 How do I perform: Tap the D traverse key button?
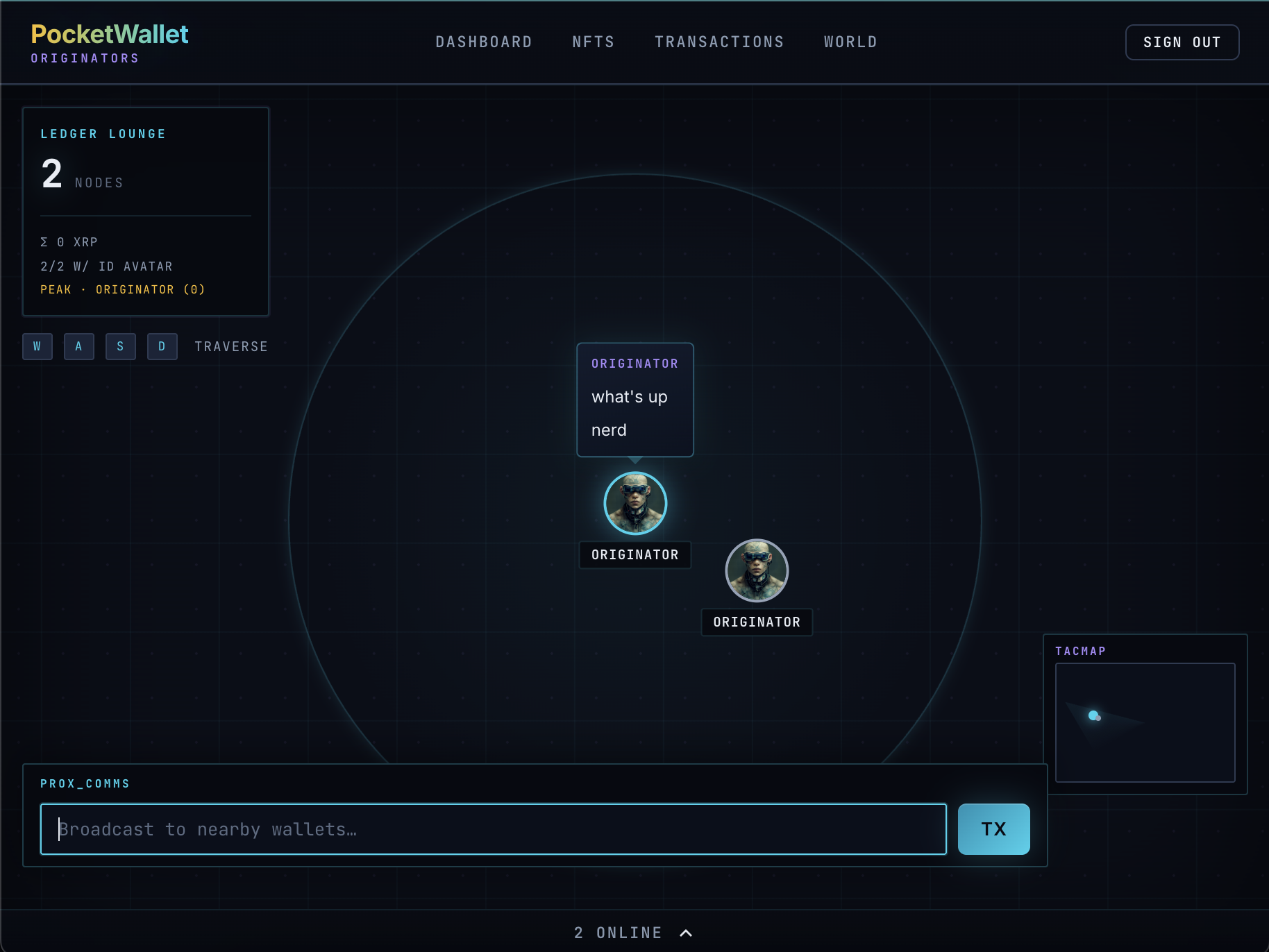(162, 346)
